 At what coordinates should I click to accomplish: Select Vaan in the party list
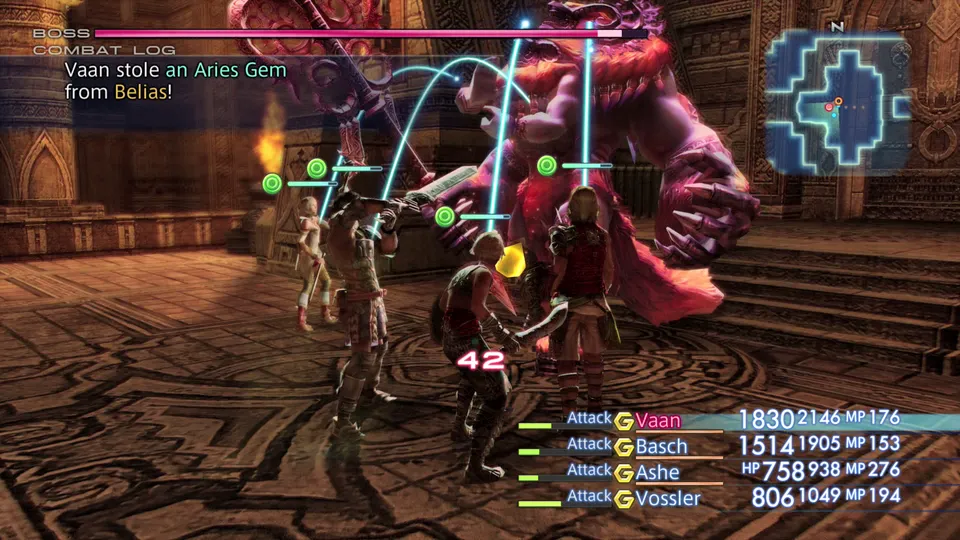click(657, 421)
